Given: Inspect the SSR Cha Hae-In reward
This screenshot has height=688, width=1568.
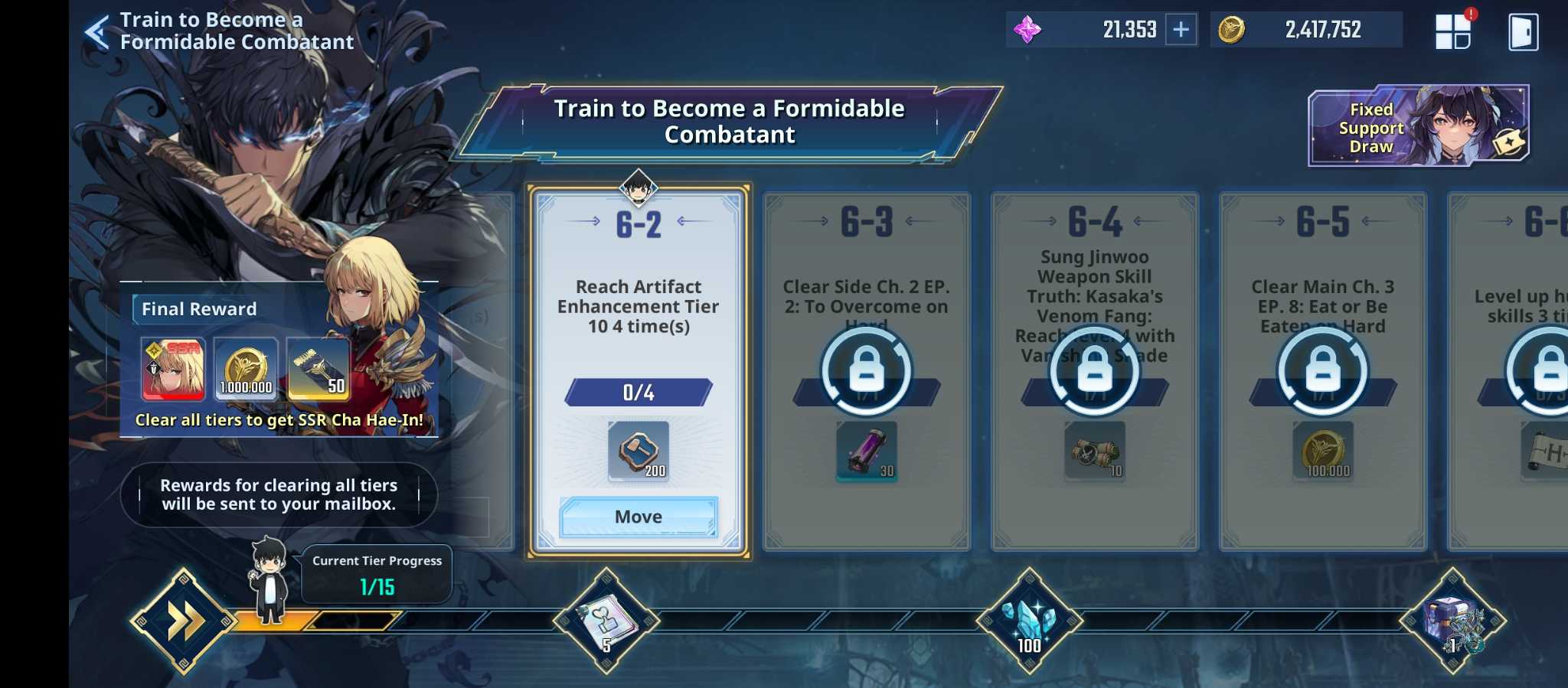Looking at the screenshot, I should (173, 370).
